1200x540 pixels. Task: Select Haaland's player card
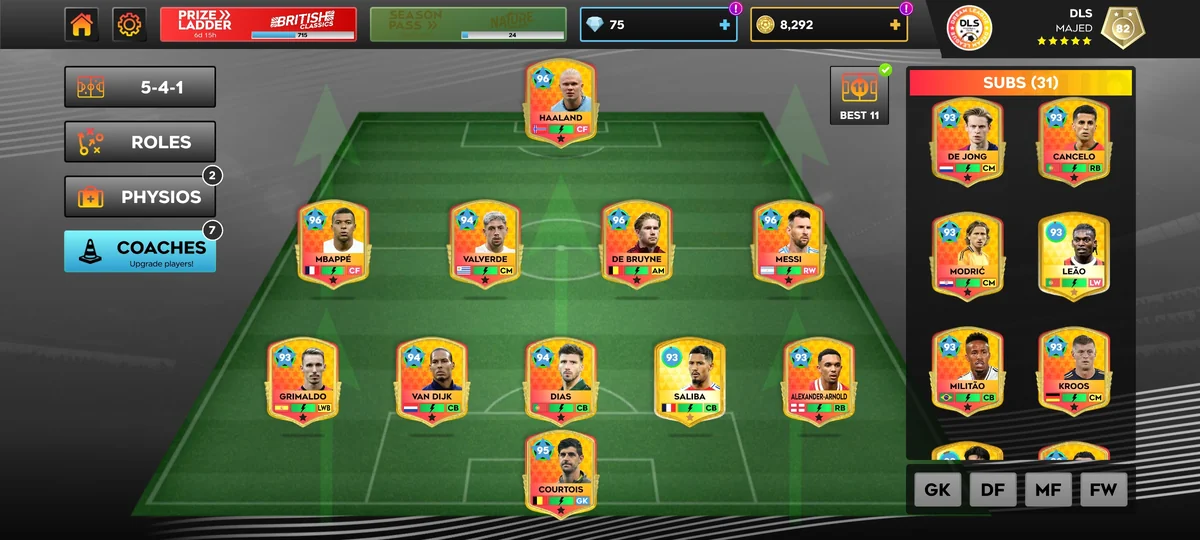(560, 101)
